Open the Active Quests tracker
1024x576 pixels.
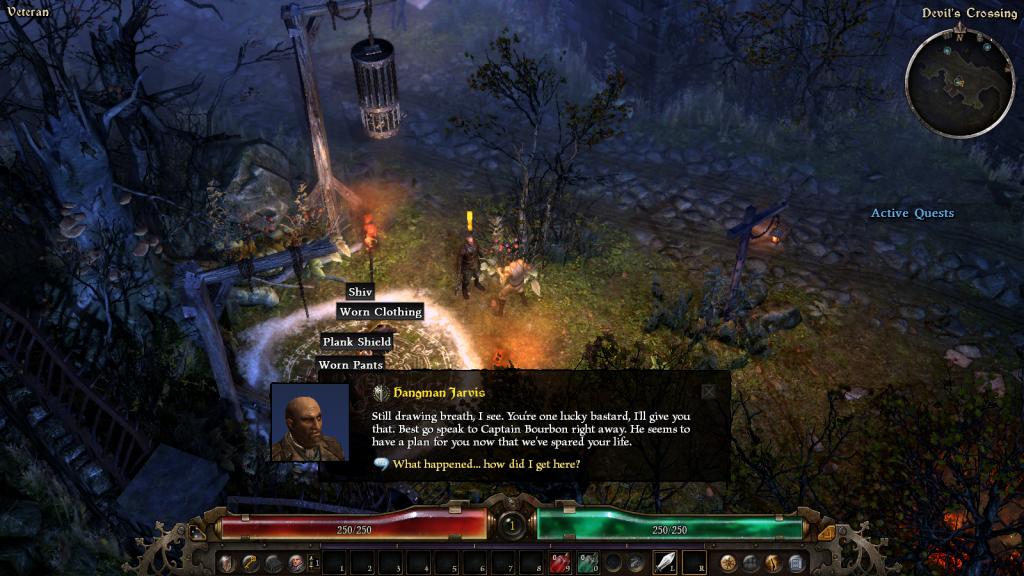click(912, 213)
